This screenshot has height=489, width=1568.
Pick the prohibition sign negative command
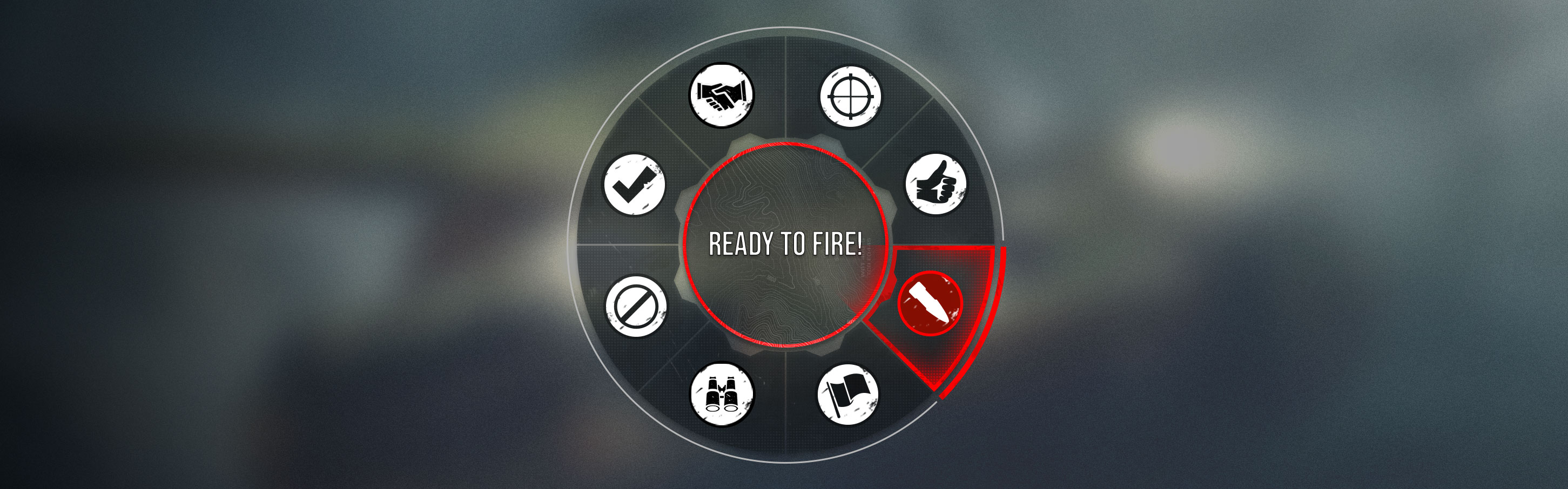[x=636, y=306]
